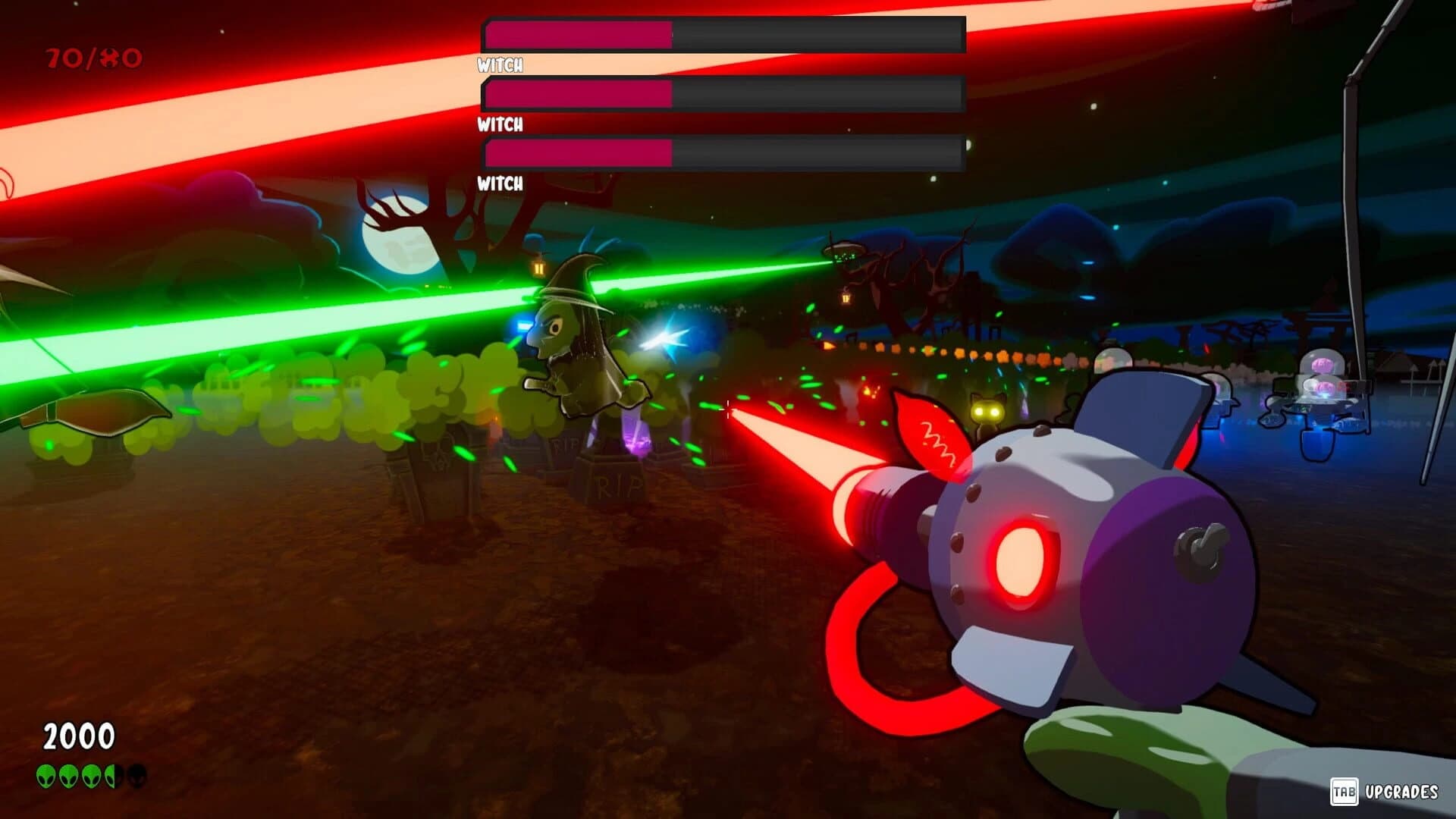
Task: Click the crosshair at screen center
Action: [728, 409]
